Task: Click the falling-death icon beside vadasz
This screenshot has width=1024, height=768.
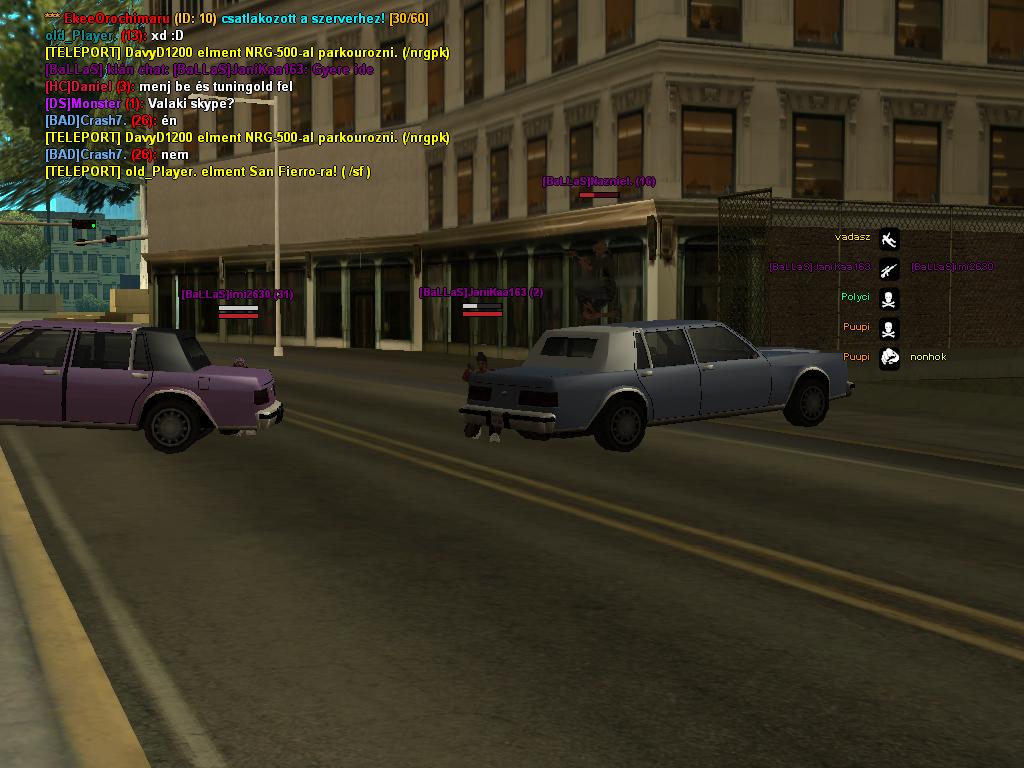Action: point(889,239)
